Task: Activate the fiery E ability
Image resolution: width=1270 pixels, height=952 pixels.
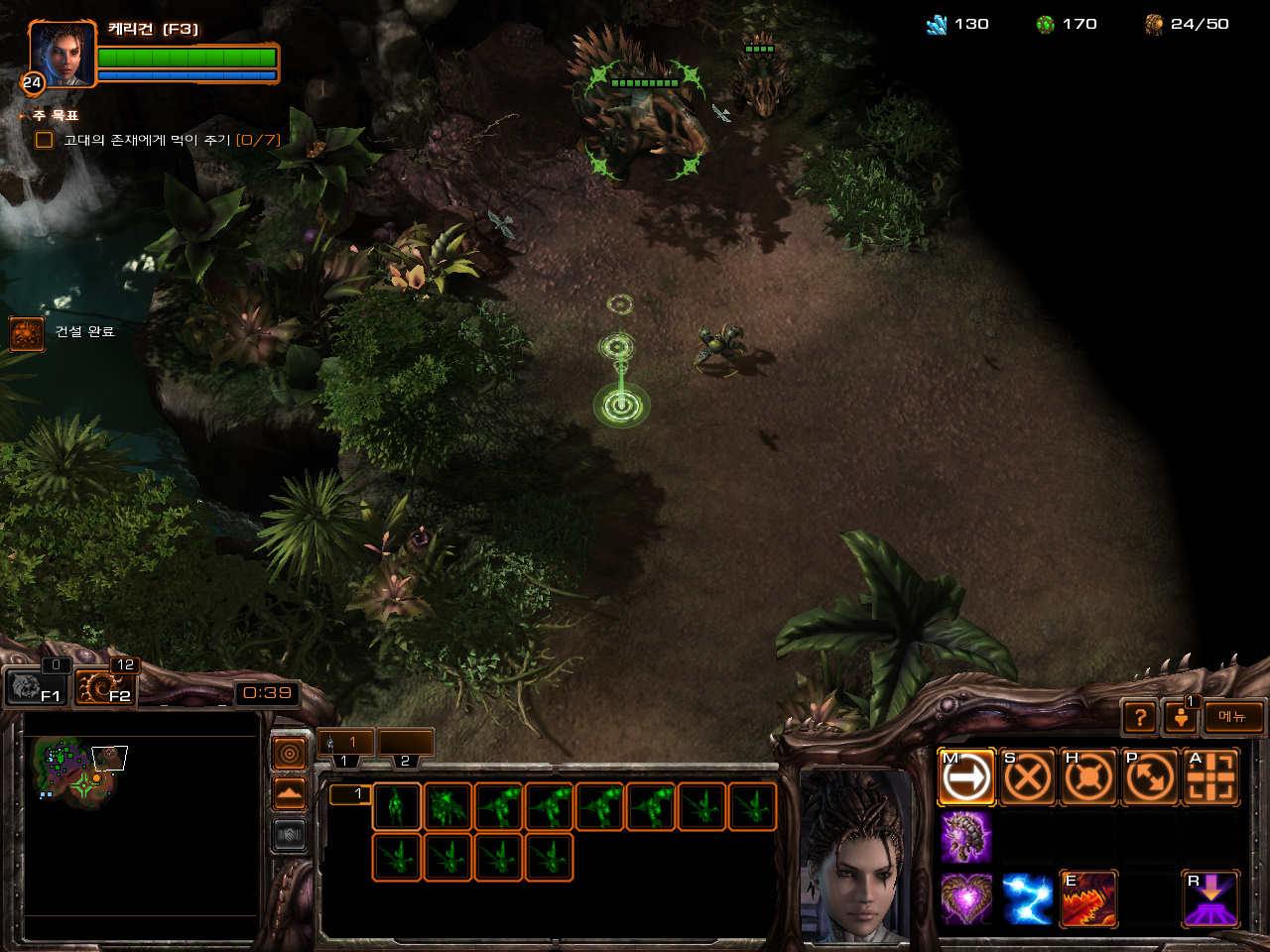Action: point(1088,898)
